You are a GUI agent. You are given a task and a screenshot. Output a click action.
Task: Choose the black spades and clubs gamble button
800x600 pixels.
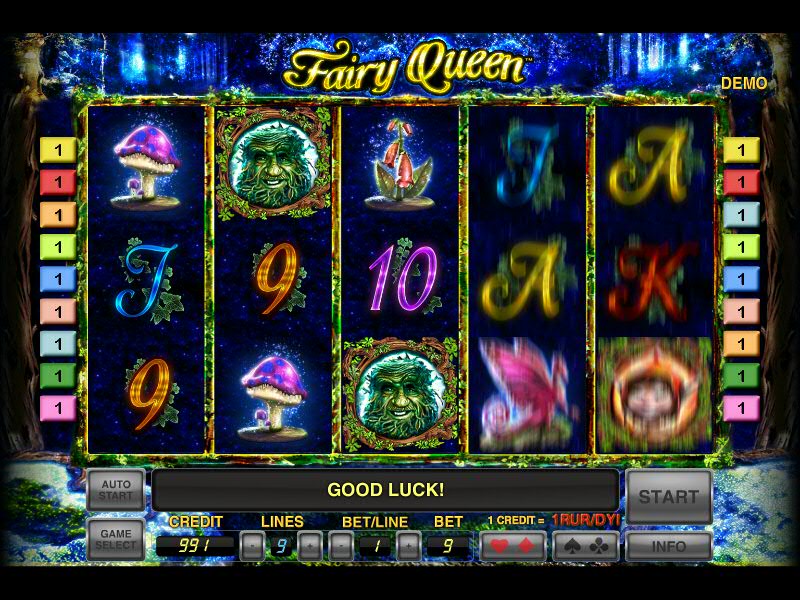585,546
